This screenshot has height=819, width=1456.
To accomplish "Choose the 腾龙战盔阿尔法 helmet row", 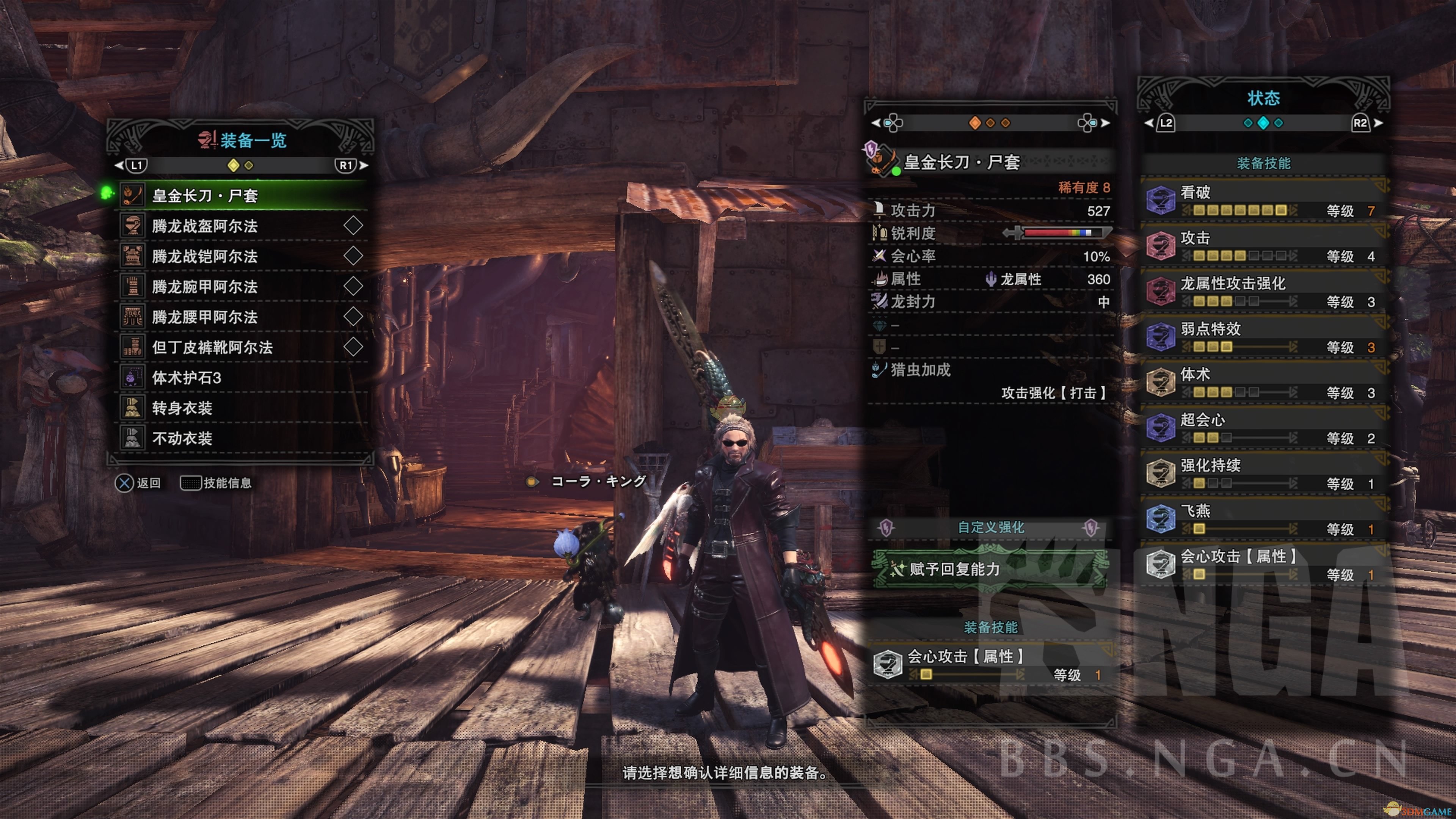I will [243, 226].
